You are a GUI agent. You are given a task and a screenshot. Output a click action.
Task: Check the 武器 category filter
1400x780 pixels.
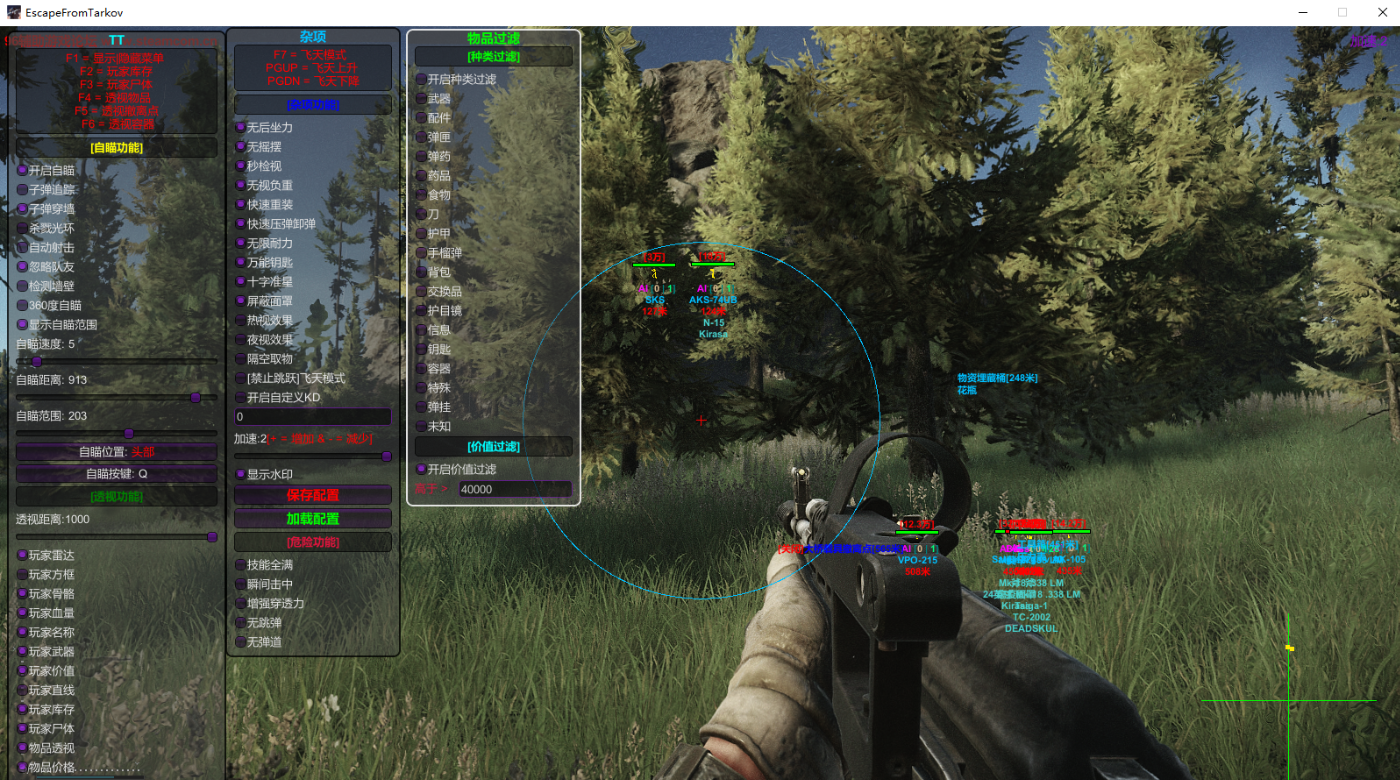(x=421, y=98)
